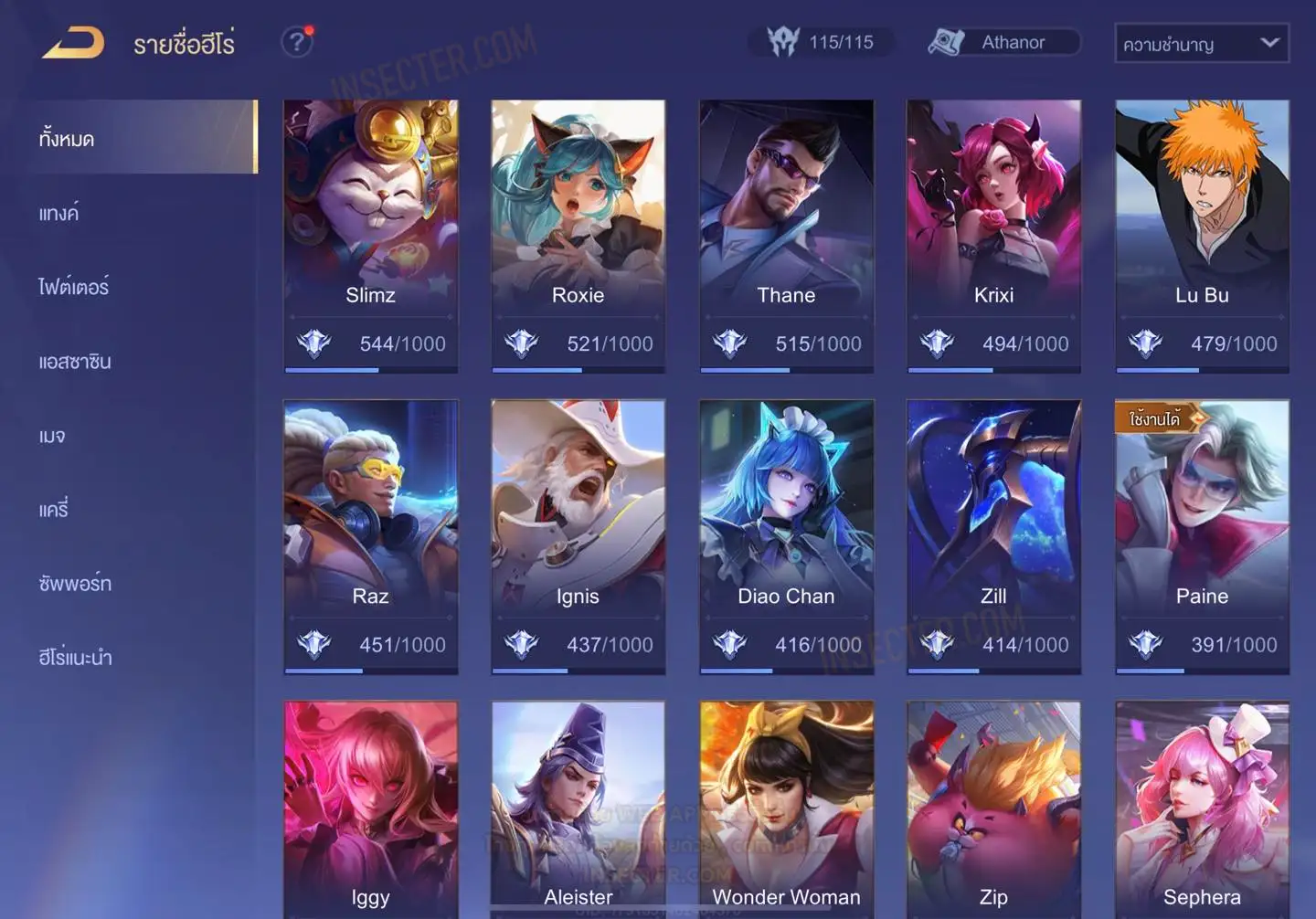
Task: Go back using the gold arrow button
Action: (x=73, y=43)
